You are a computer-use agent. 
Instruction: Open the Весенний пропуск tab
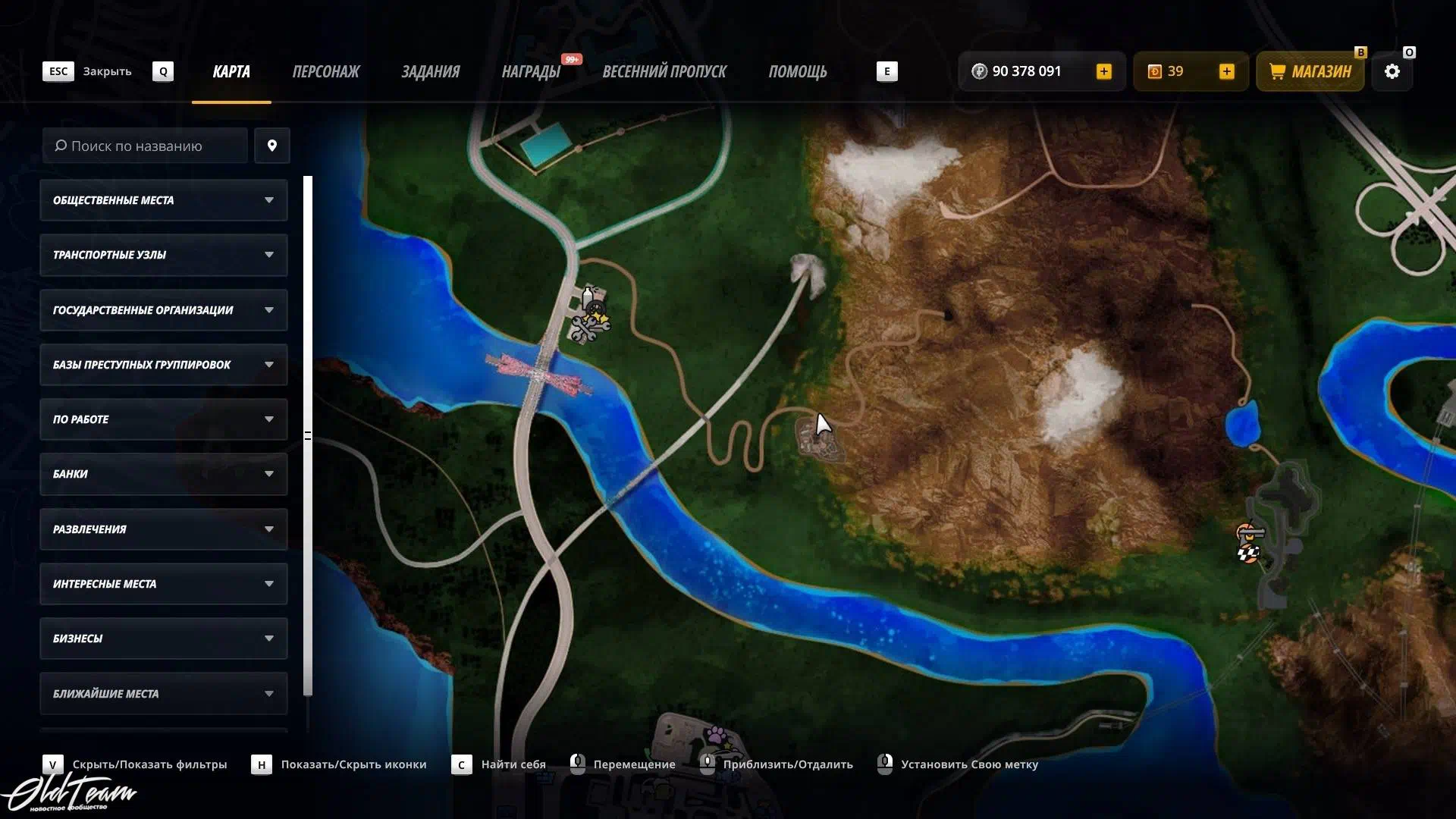[x=664, y=71]
